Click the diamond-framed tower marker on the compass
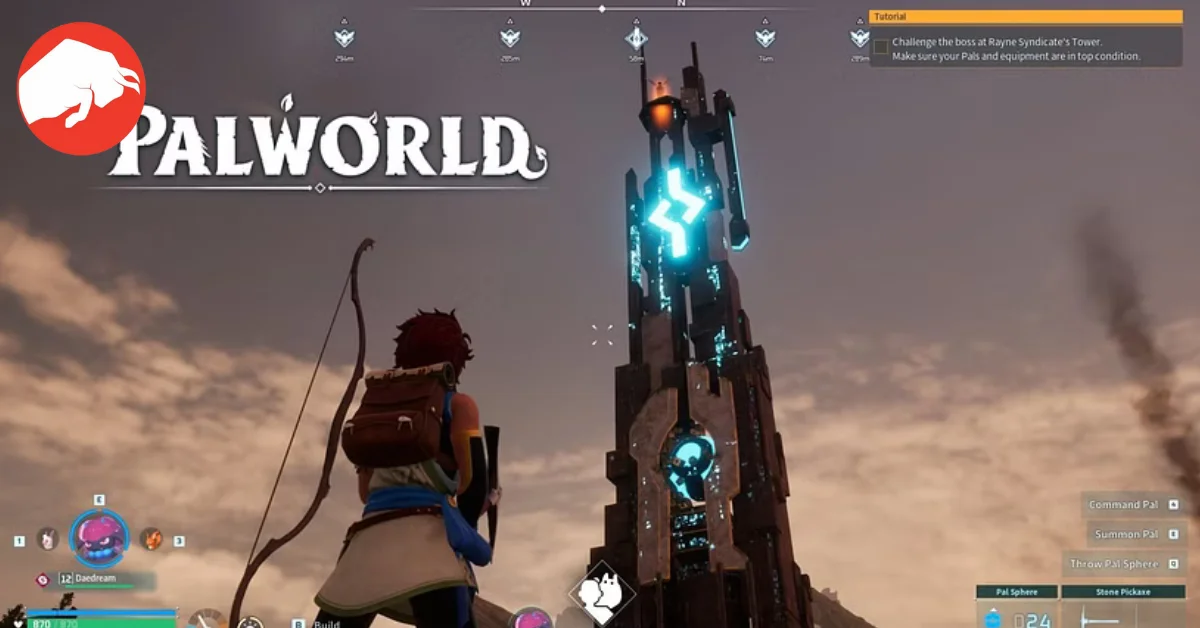Viewport: 1200px width, 628px height. pos(636,38)
